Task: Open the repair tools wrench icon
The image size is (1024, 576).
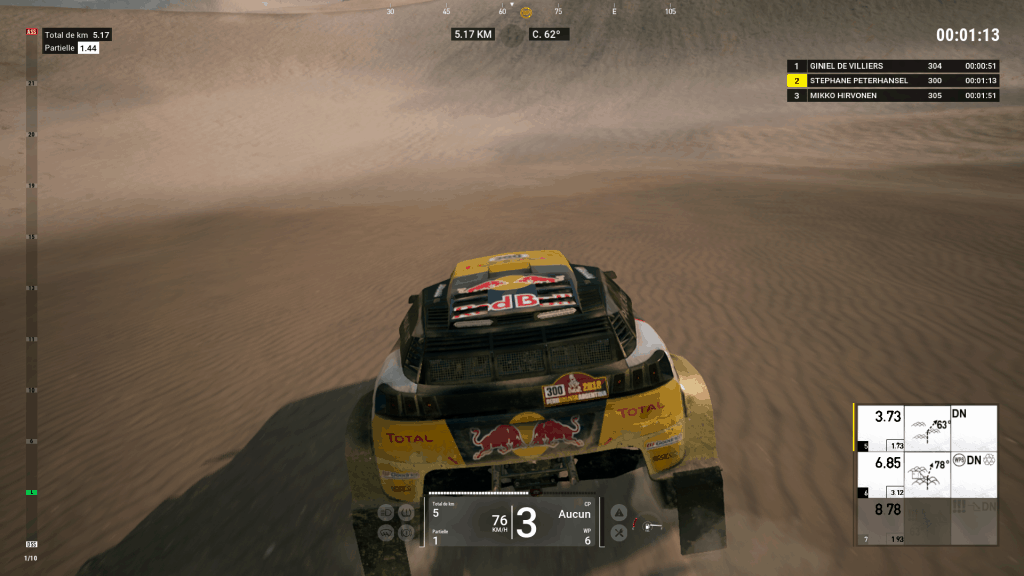Action: (619, 533)
